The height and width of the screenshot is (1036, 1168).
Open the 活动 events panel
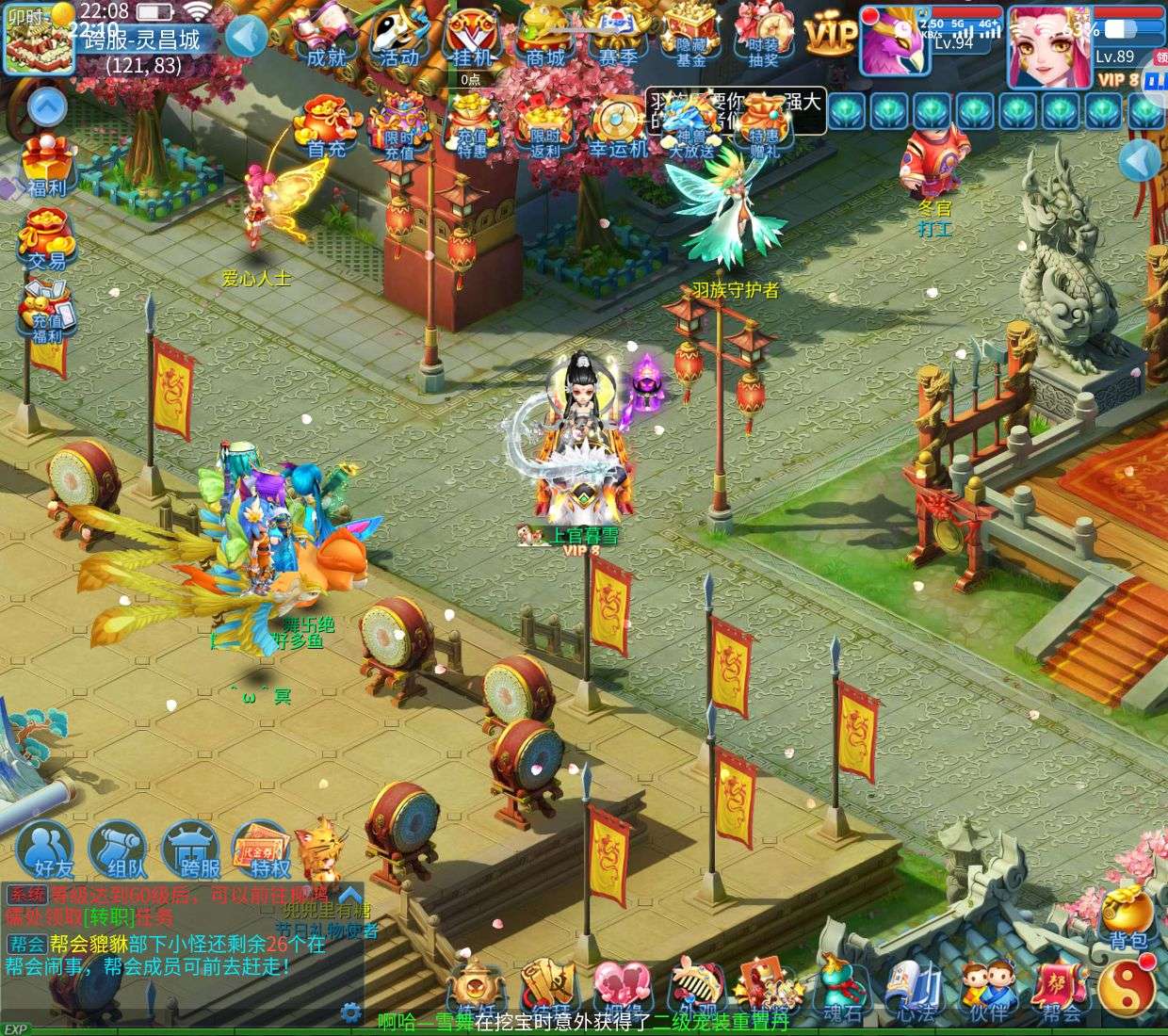click(398, 40)
